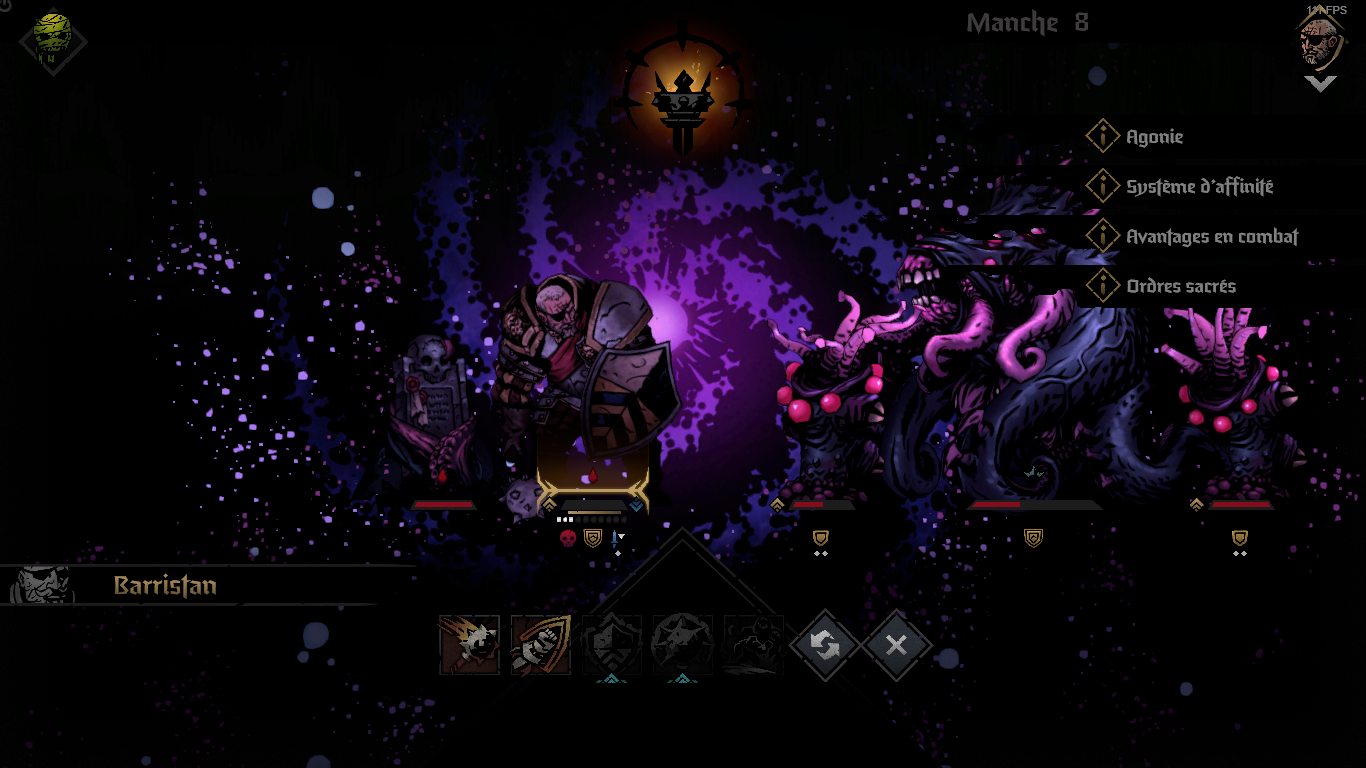
Task: Collapse the help list with the down arrow
Action: (x=1320, y=84)
